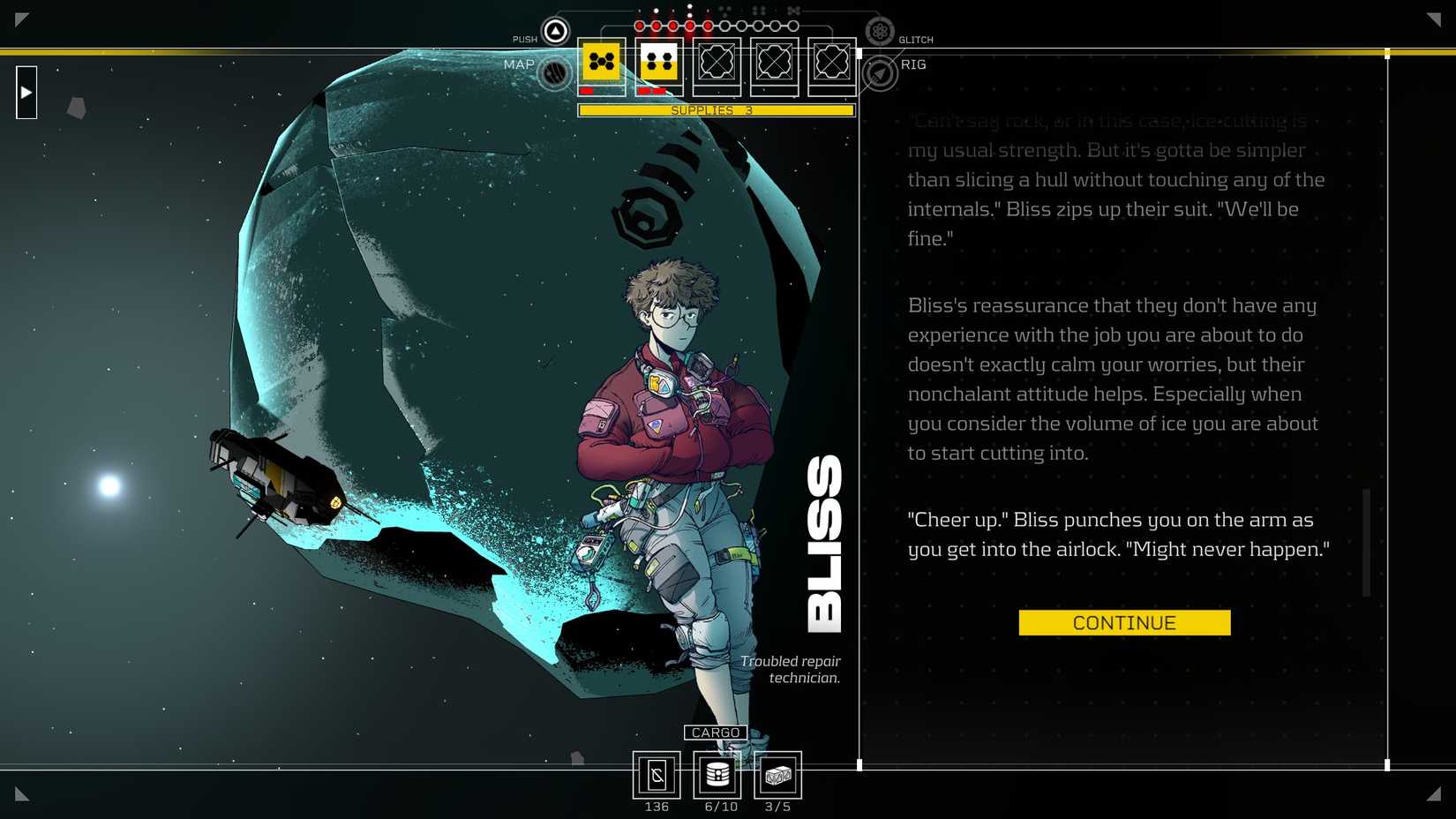Select the four-pip dice in the second slot
This screenshot has height=819, width=1456.
(x=657, y=62)
